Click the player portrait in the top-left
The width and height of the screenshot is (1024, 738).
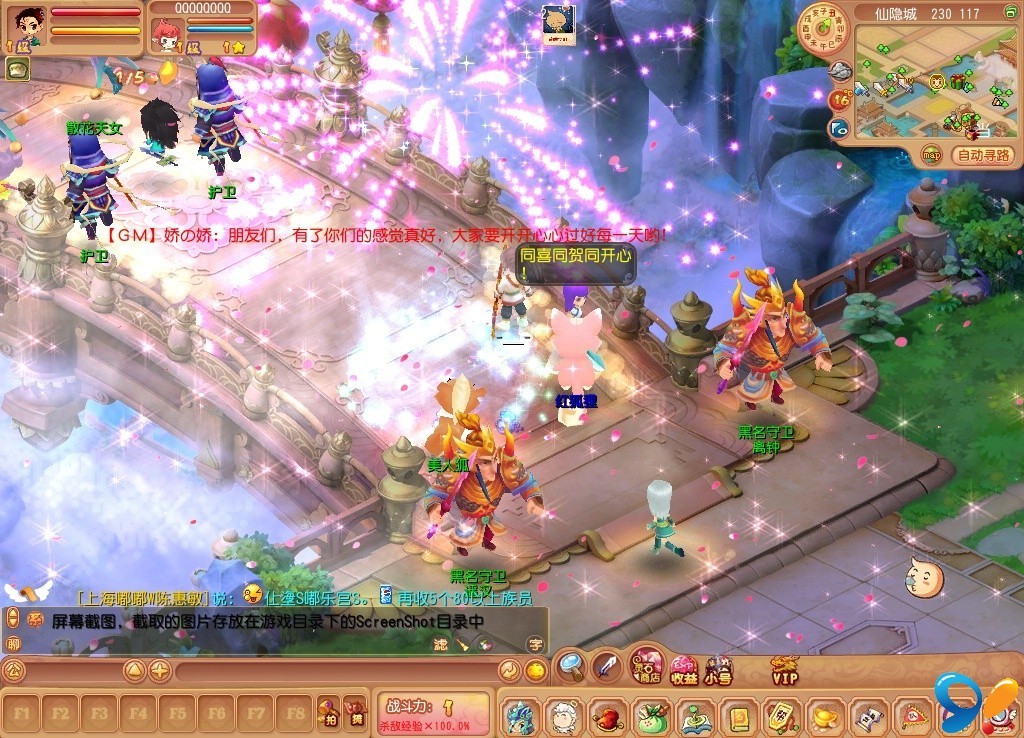(25, 24)
